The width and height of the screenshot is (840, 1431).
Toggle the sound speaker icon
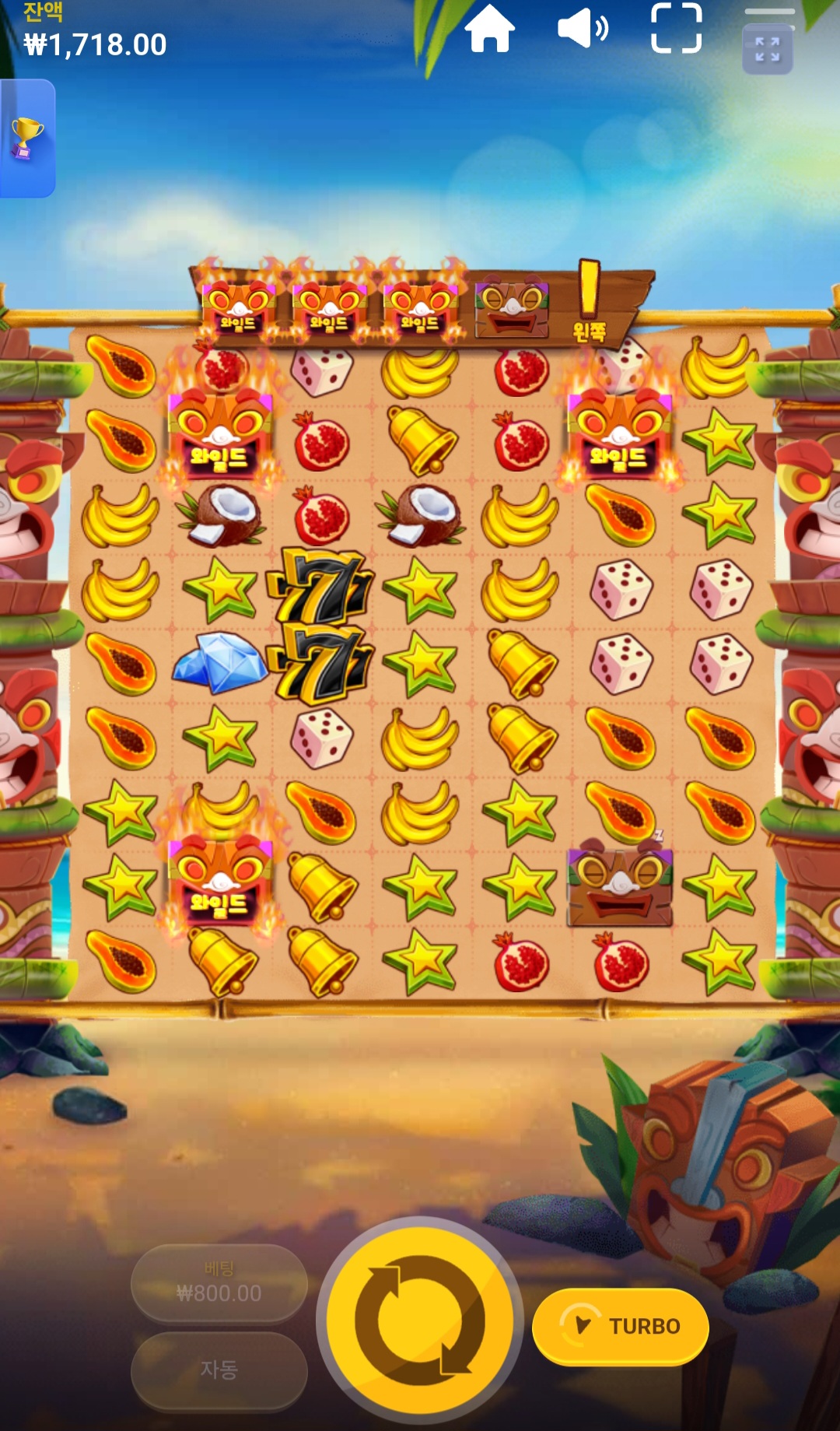point(583,29)
